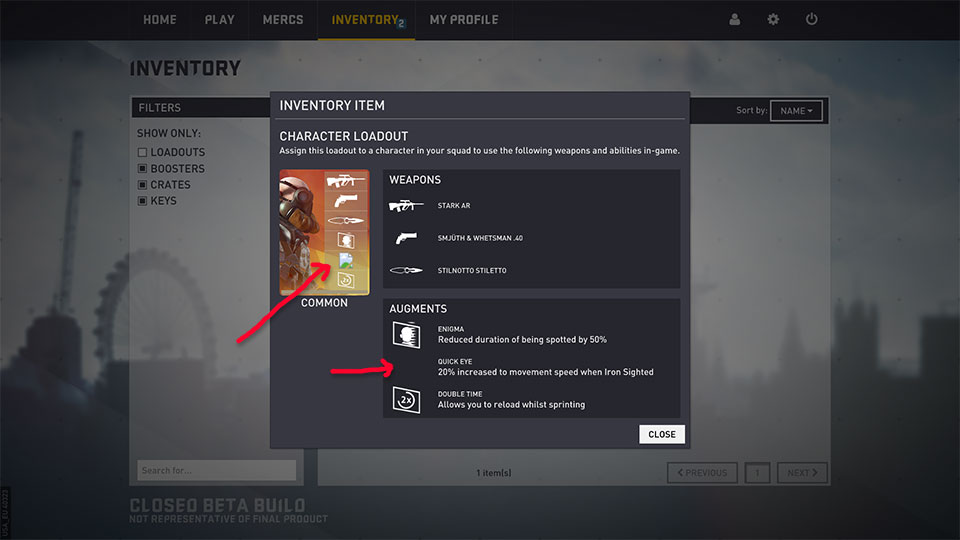Screen dimensions: 960x540
Task: Open settings with the gear icon
Action: [x=773, y=20]
